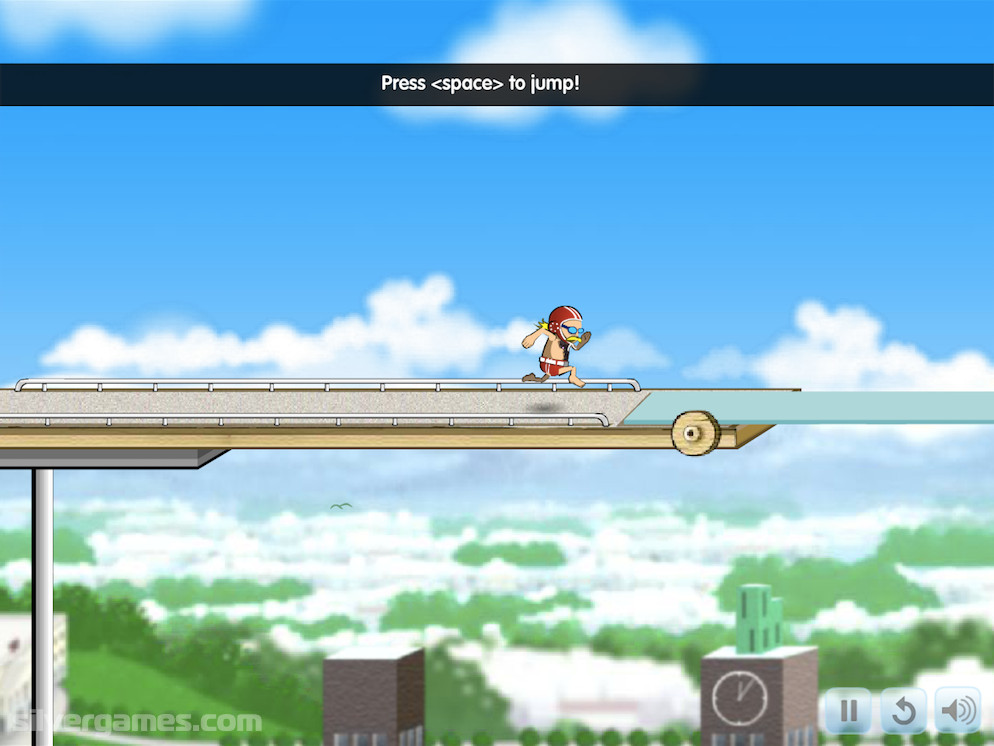The image size is (994, 746).
Task: Restart the run with the arrow button
Action: point(903,711)
